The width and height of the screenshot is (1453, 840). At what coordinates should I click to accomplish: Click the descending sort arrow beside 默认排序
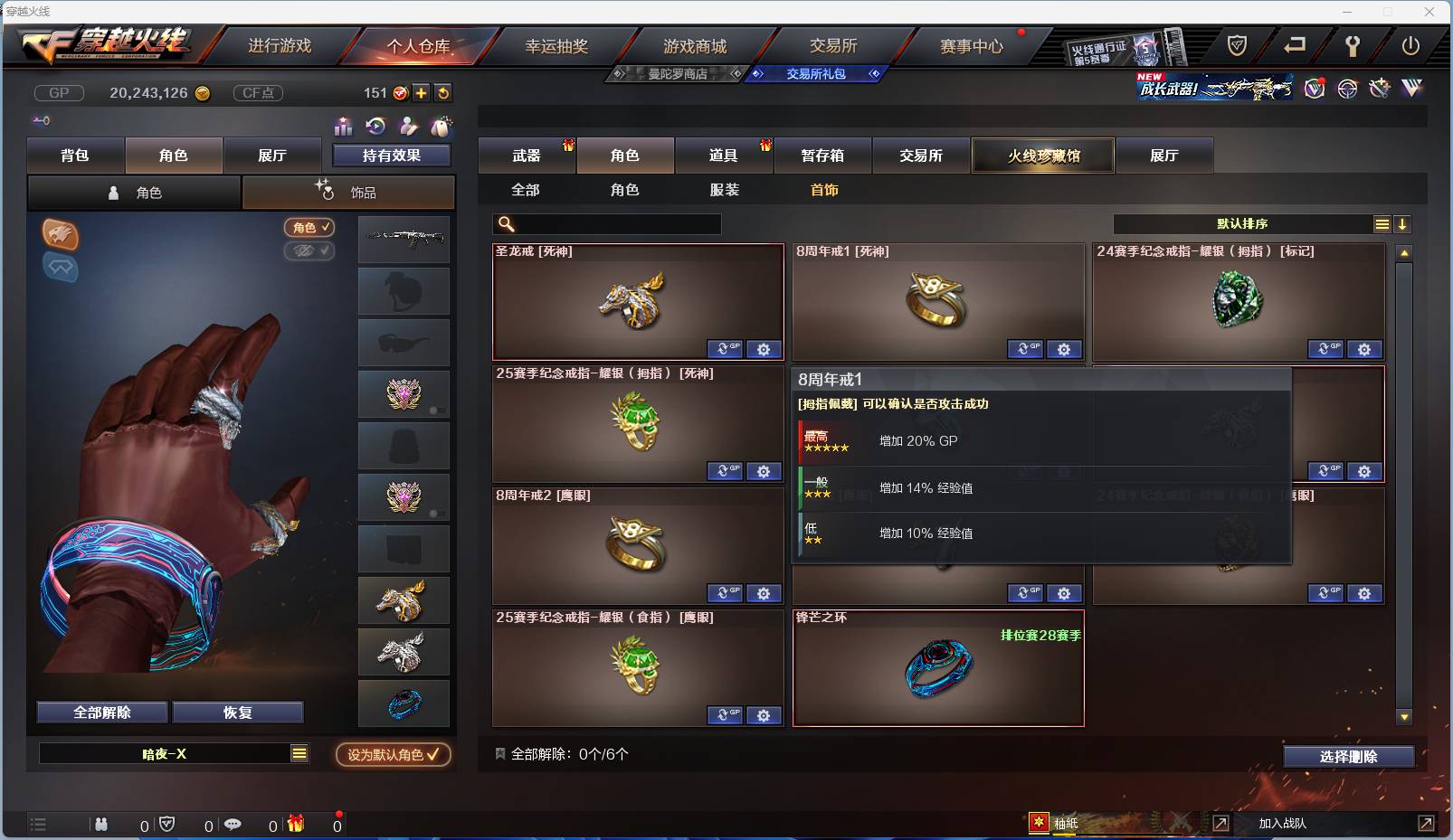coord(1402,223)
